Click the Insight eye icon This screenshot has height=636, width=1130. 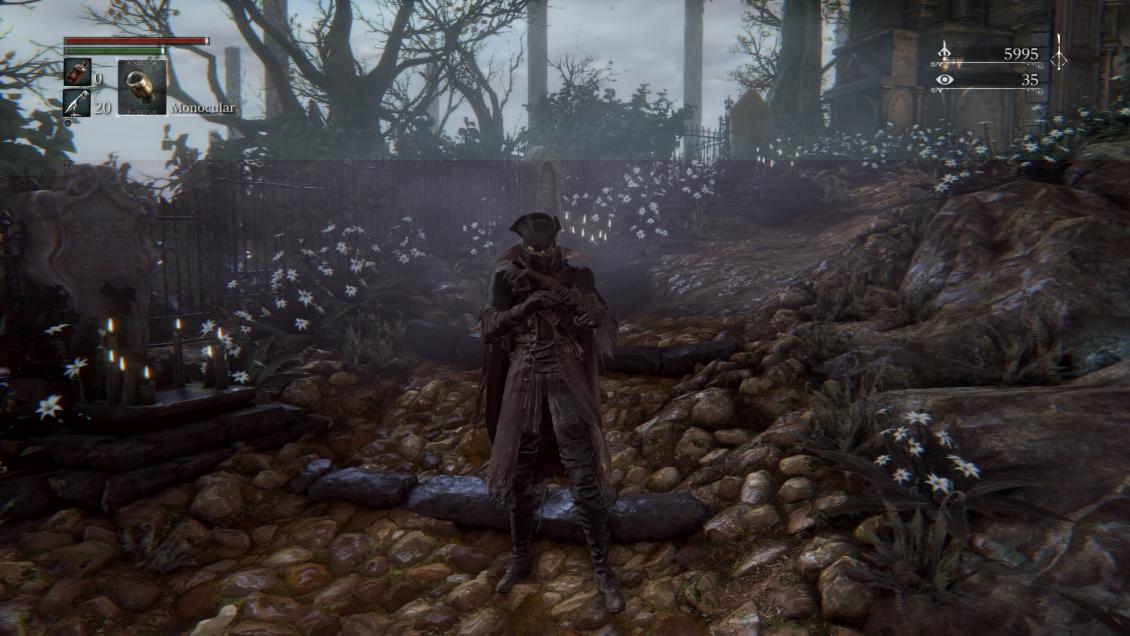[945, 80]
